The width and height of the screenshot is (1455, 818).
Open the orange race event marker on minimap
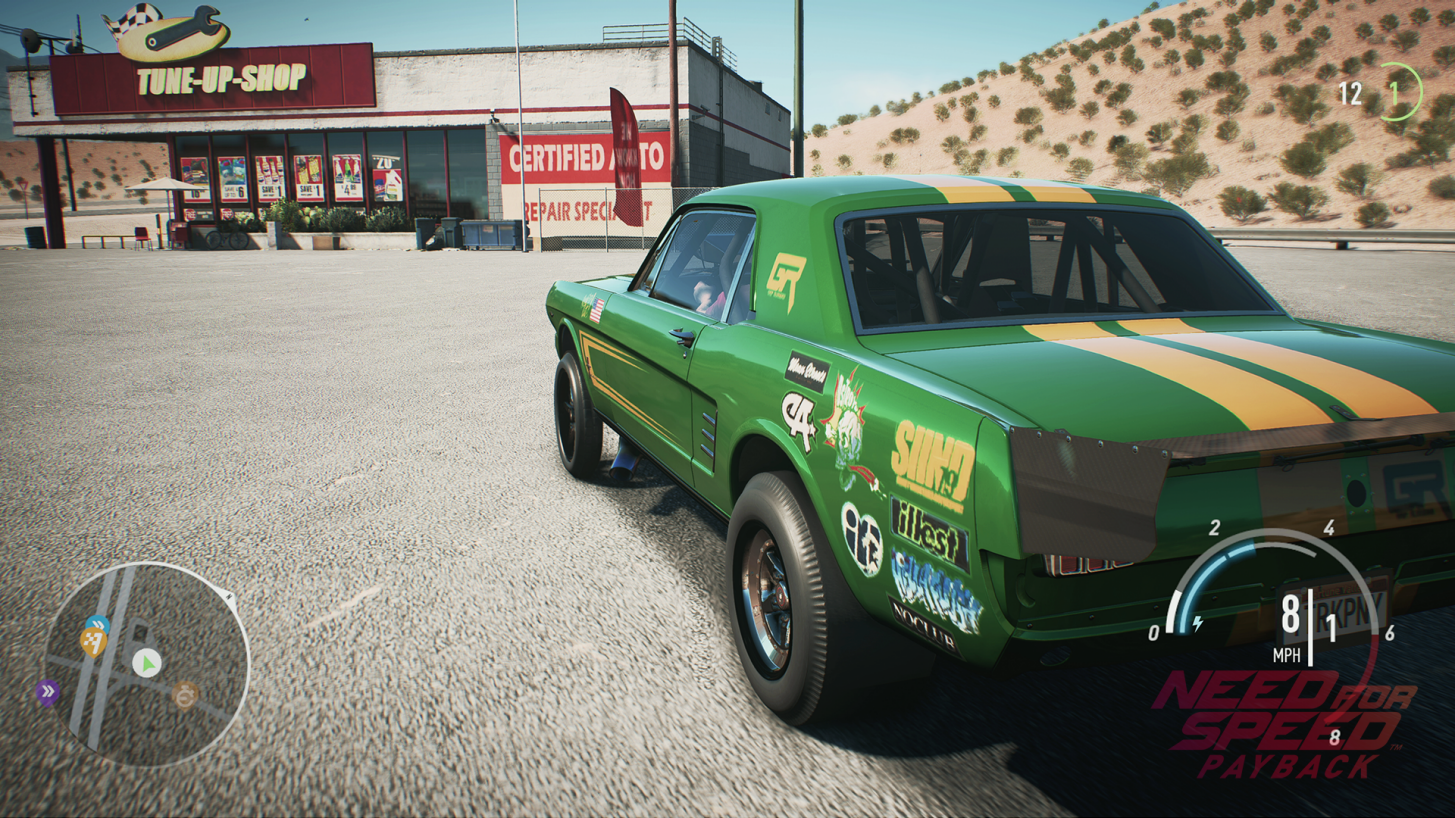[94, 642]
